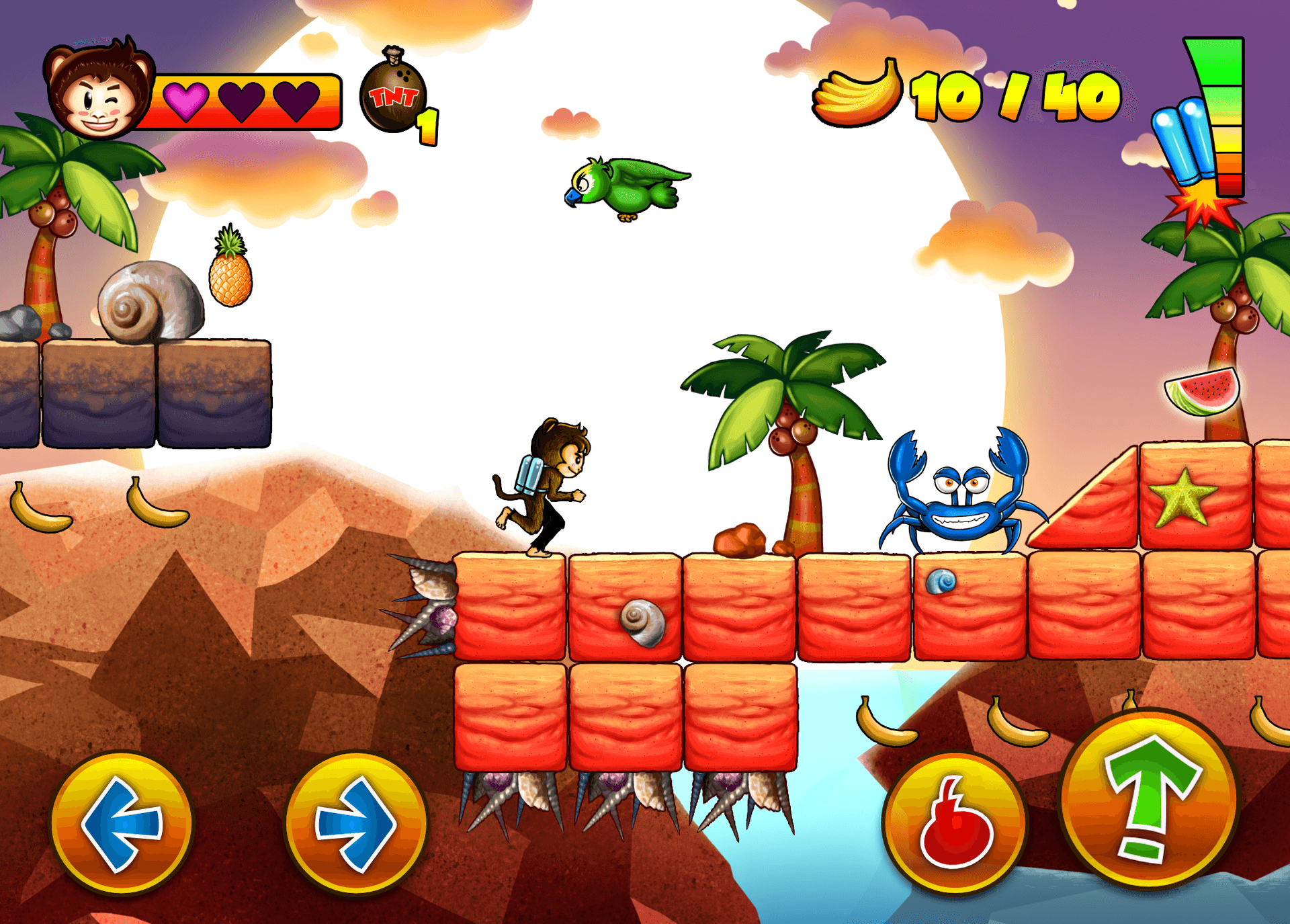Tap the blue left arrow button

pos(122,823)
